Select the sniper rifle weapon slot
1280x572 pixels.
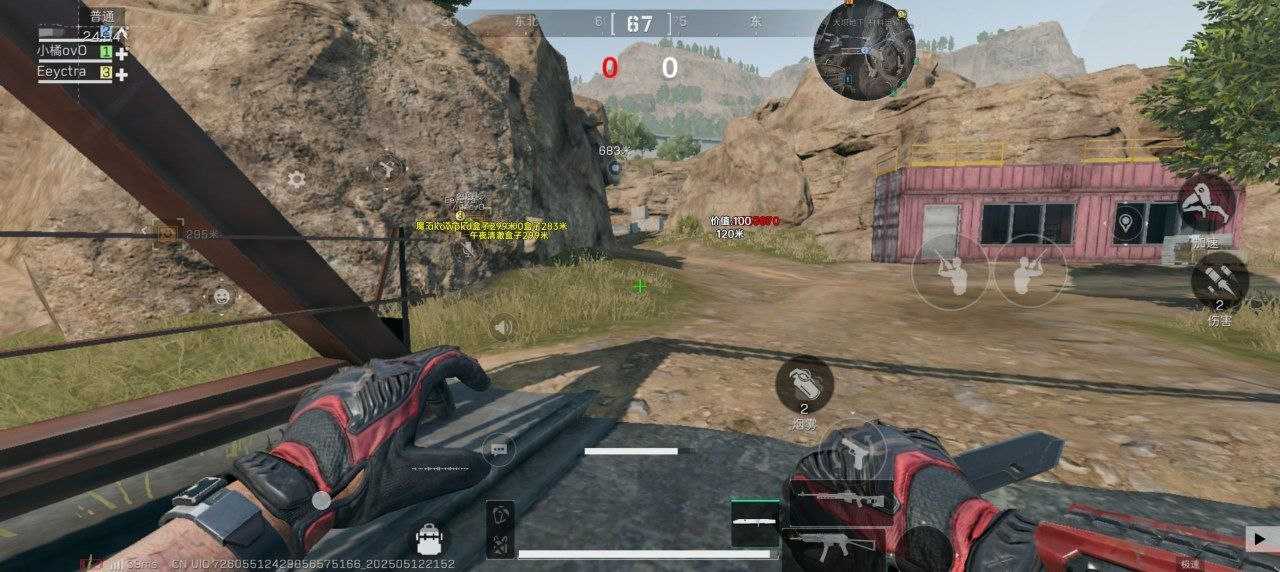(x=840, y=498)
